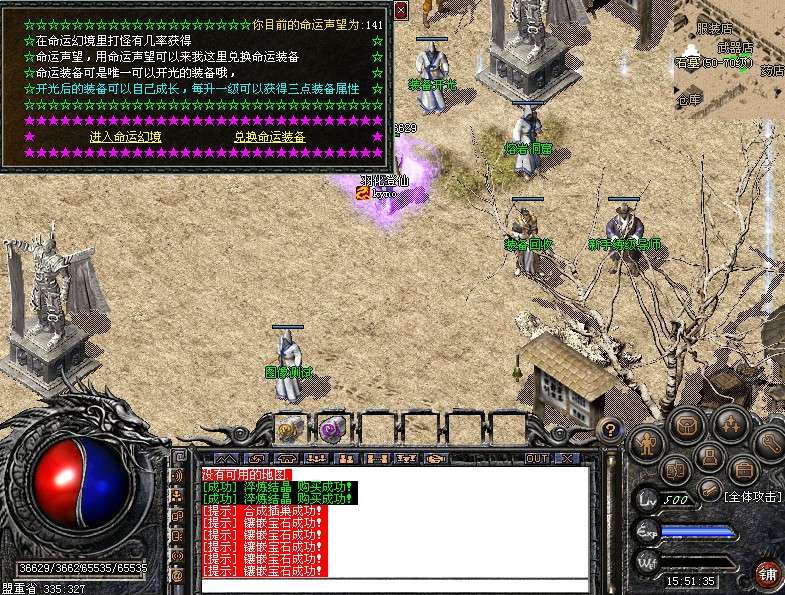The image size is (785, 595).
Task: Click the OUT button above chat
Action: (x=537, y=458)
